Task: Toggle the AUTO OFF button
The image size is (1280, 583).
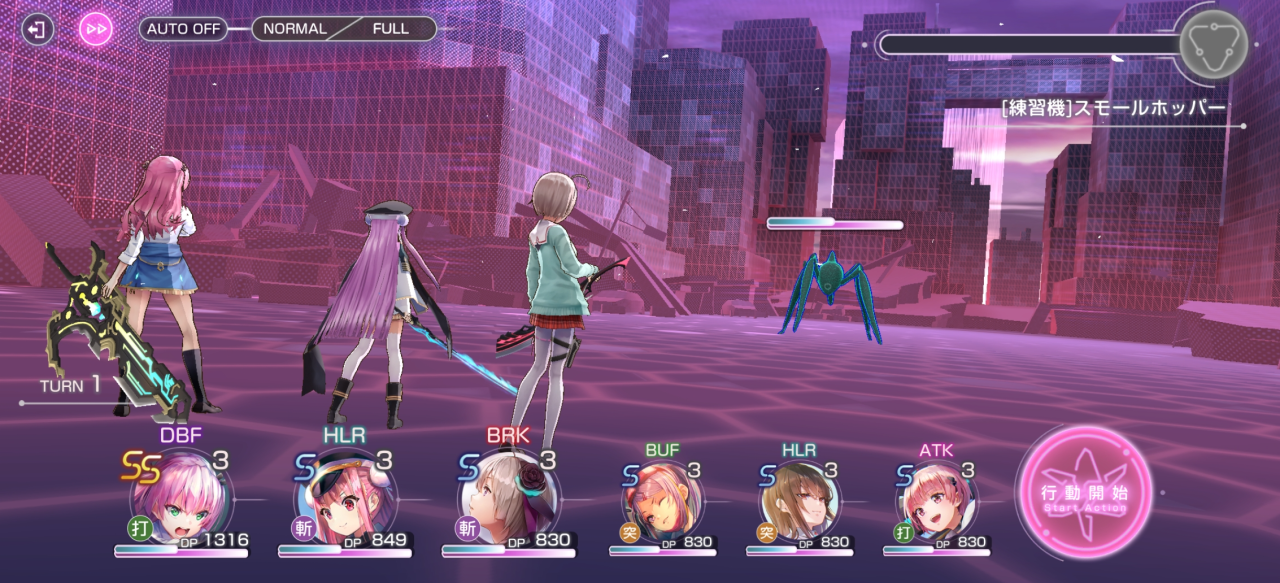Action: (183, 29)
